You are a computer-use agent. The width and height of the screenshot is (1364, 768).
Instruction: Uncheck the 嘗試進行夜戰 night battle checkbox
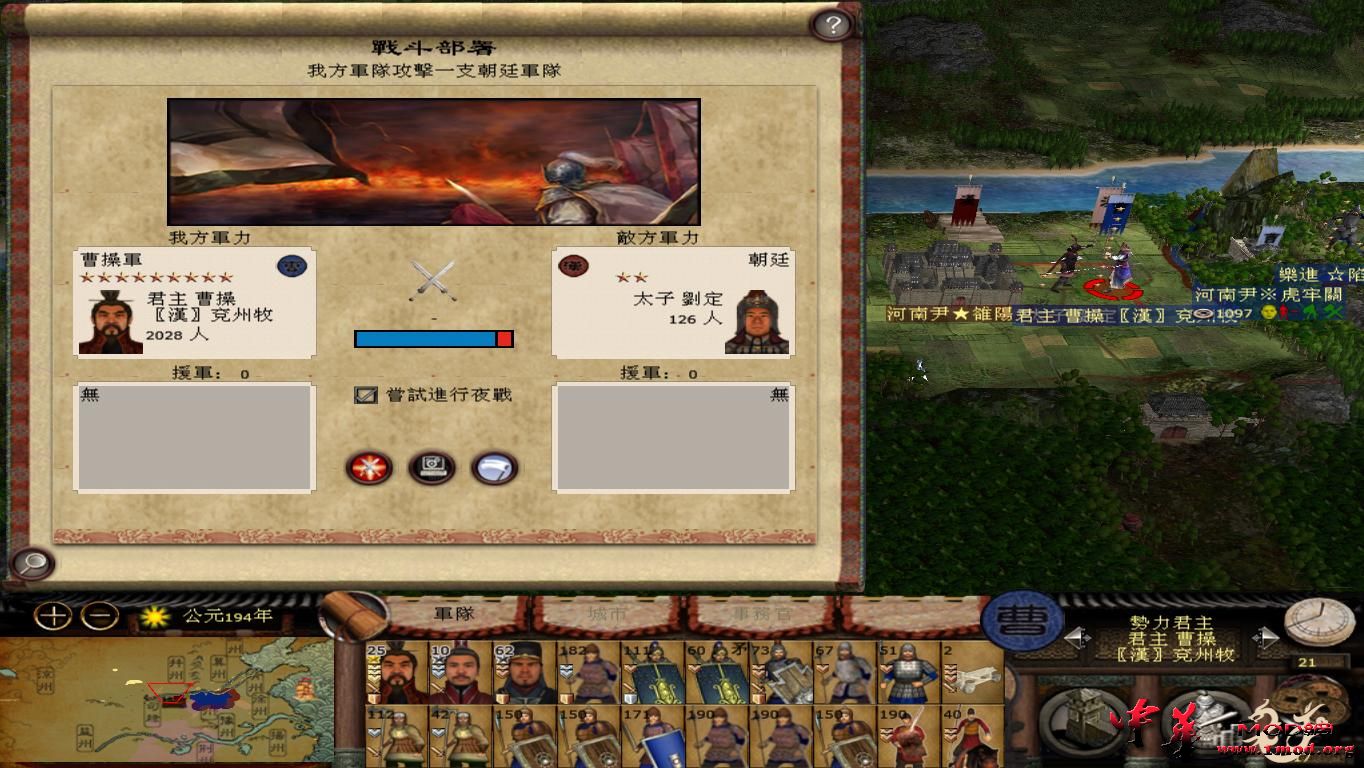pyautogui.click(x=364, y=394)
